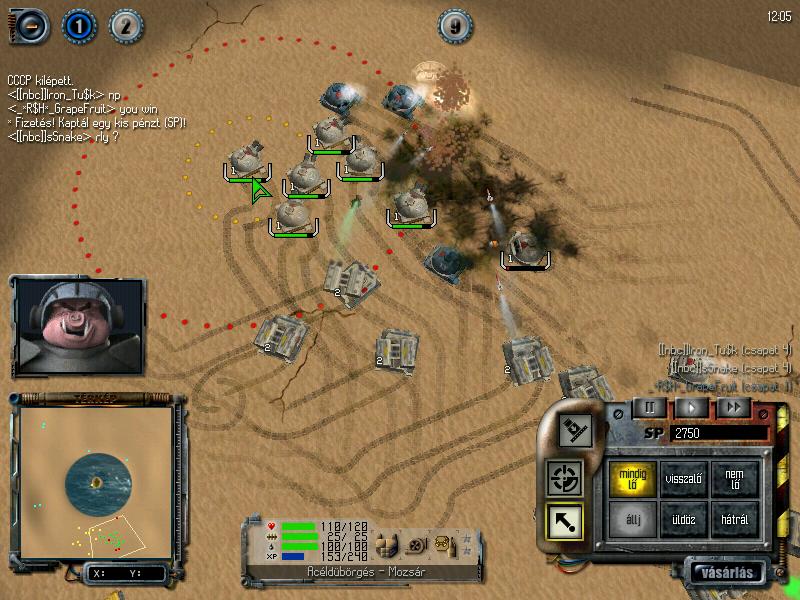
Task: Order units to "állj" stop
Action: tap(635, 518)
